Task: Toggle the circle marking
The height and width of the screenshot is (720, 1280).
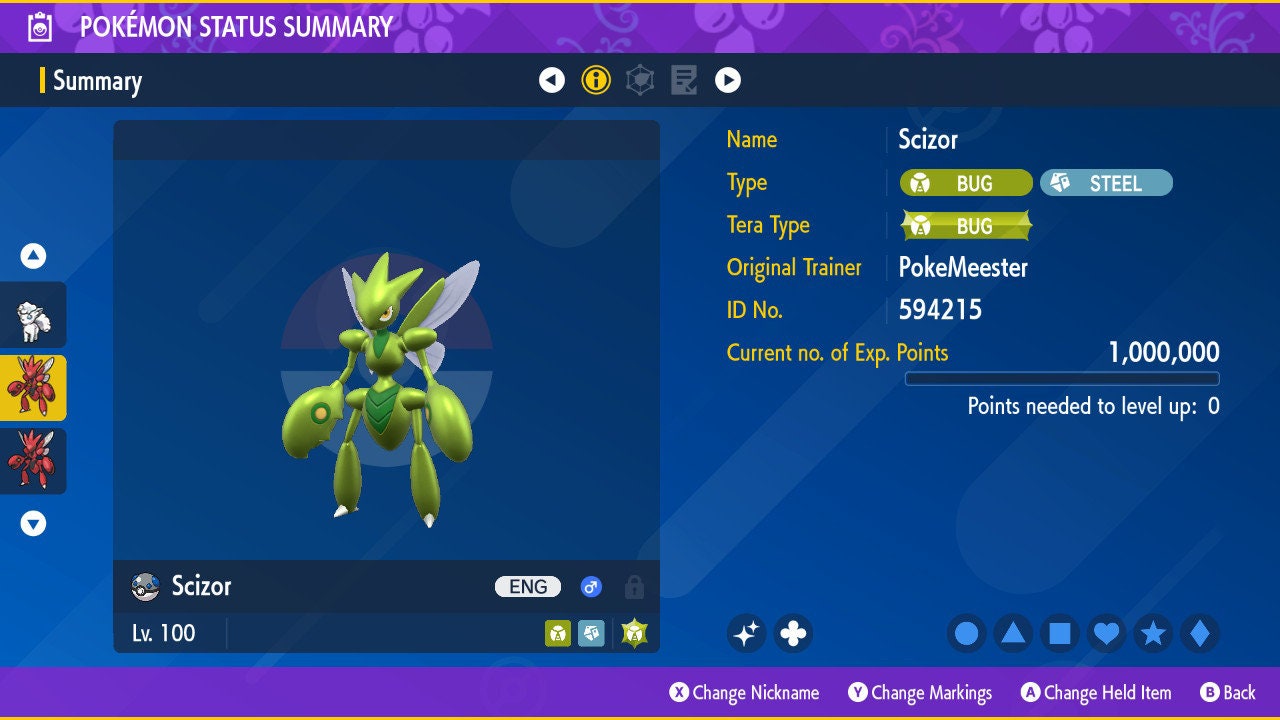Action: pos(967,633)
